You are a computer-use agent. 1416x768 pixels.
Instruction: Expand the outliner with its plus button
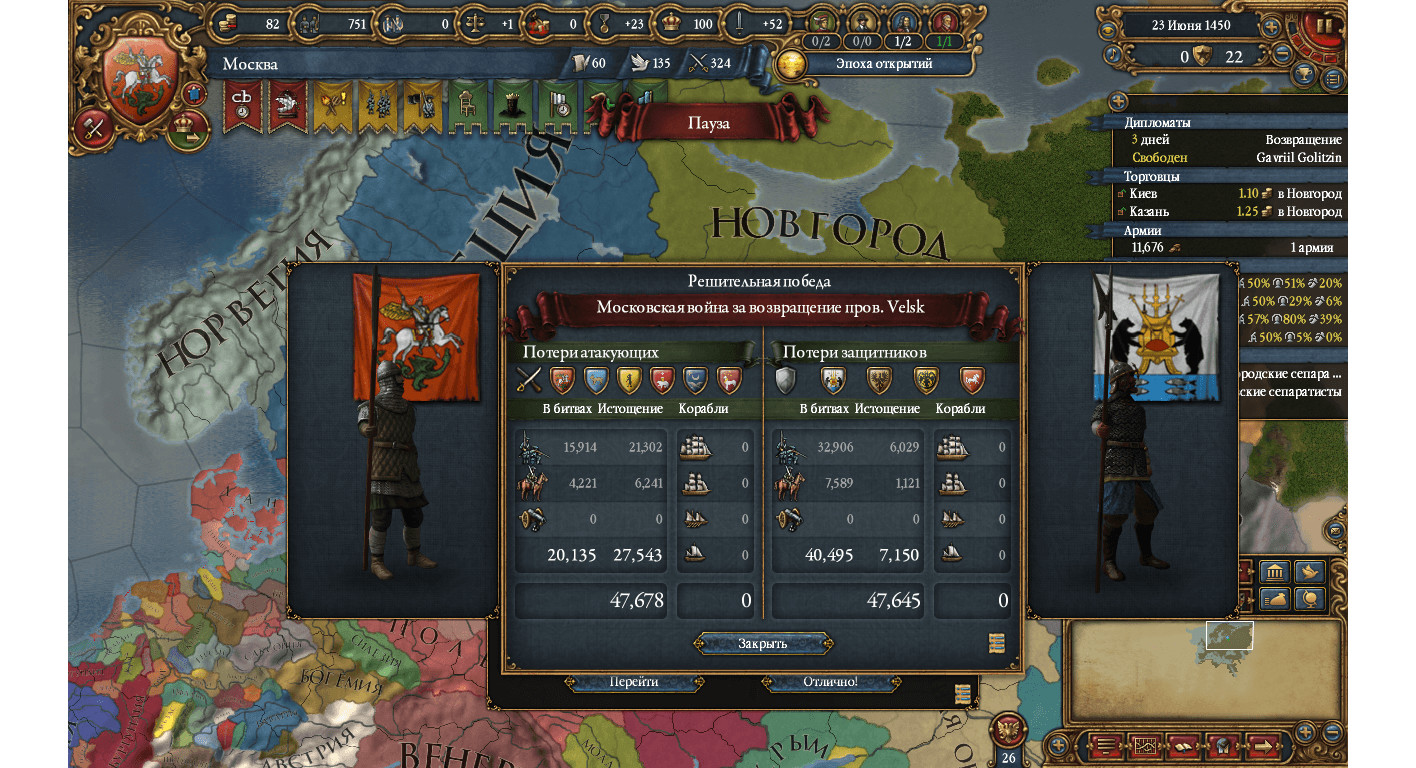pos(1118,102)
